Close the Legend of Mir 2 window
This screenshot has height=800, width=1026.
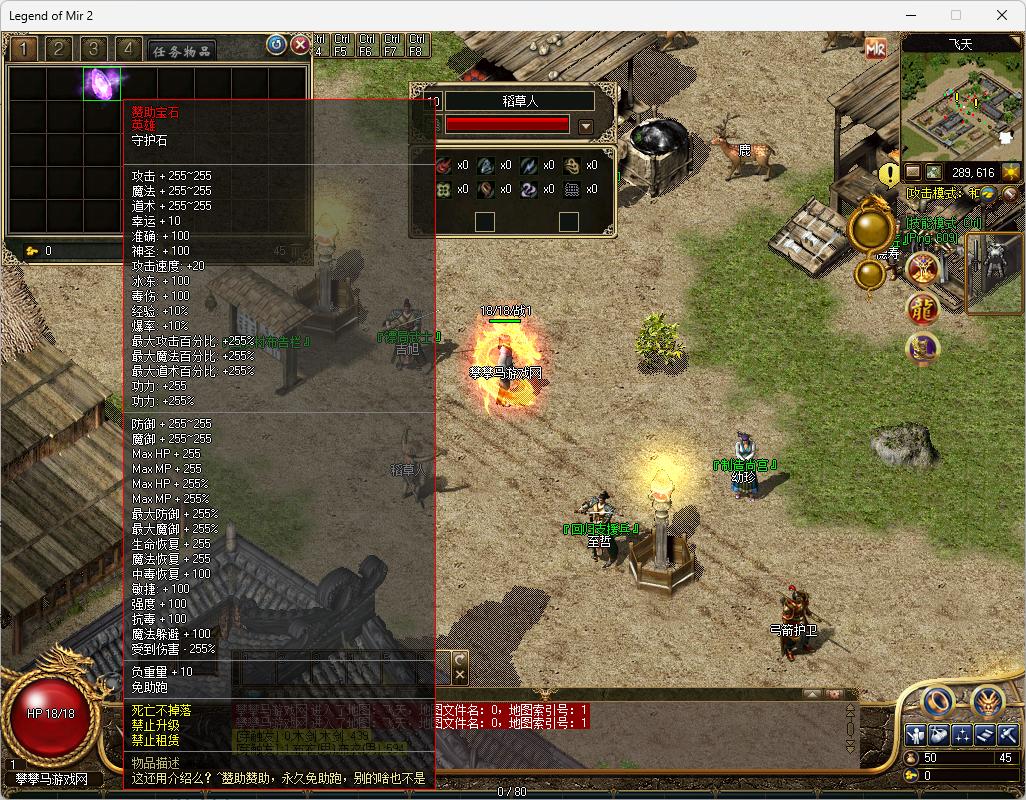(x=1002, y=15)
